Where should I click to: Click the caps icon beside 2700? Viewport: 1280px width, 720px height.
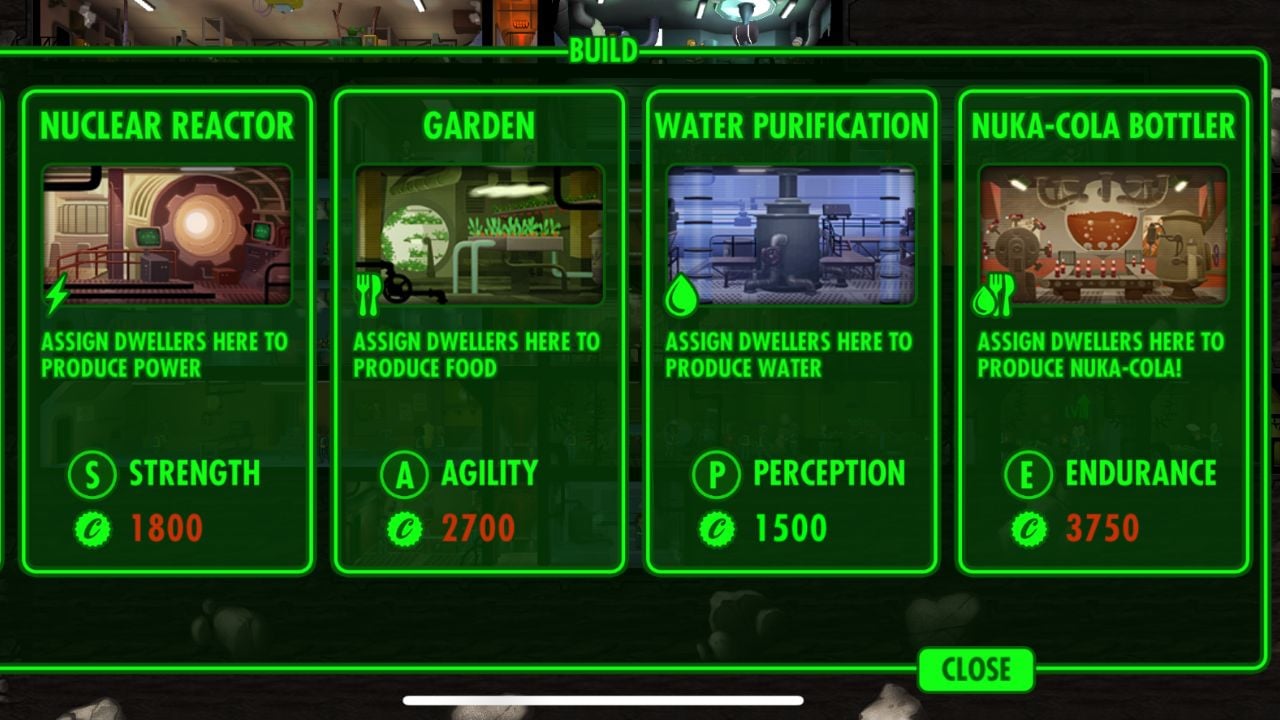404,527
